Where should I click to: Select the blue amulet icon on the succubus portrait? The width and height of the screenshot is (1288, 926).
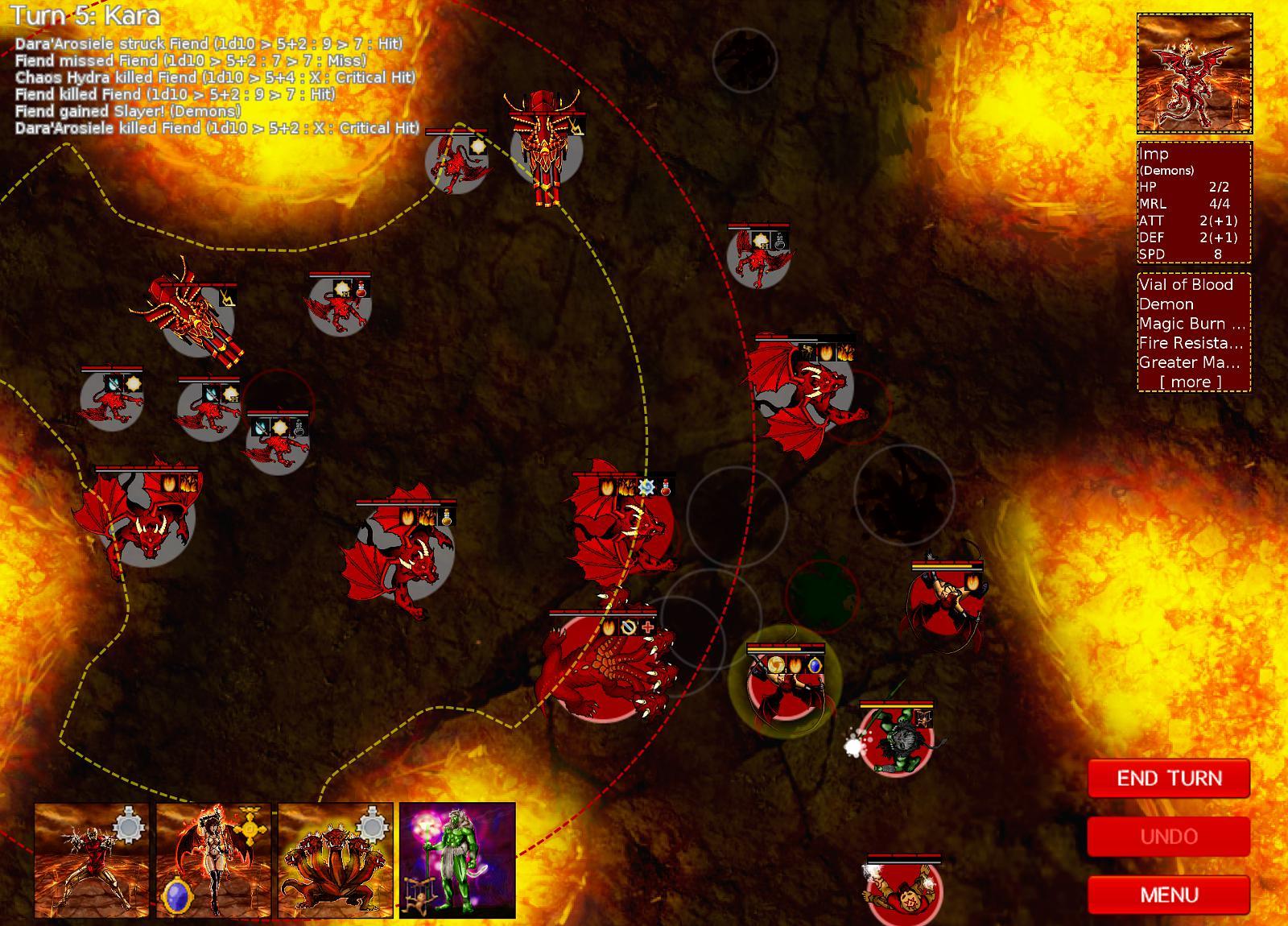(176, 896)
